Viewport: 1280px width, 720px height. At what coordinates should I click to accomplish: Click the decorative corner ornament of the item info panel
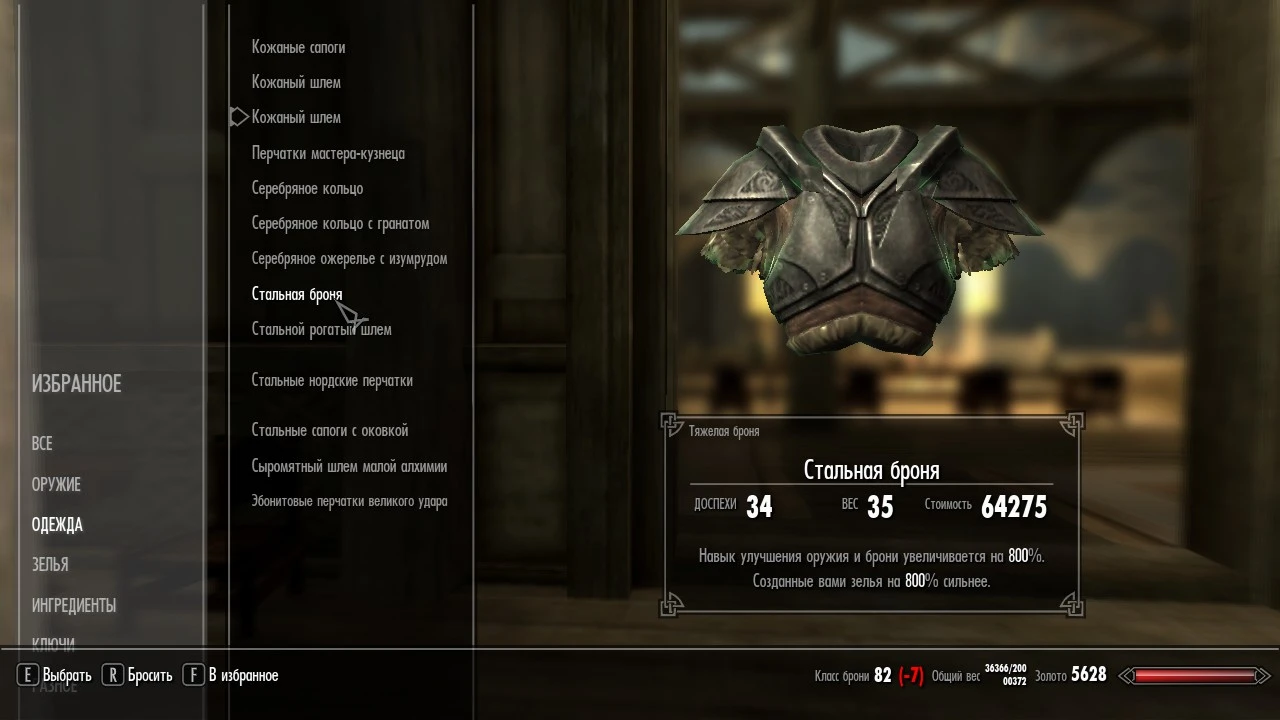672,423
